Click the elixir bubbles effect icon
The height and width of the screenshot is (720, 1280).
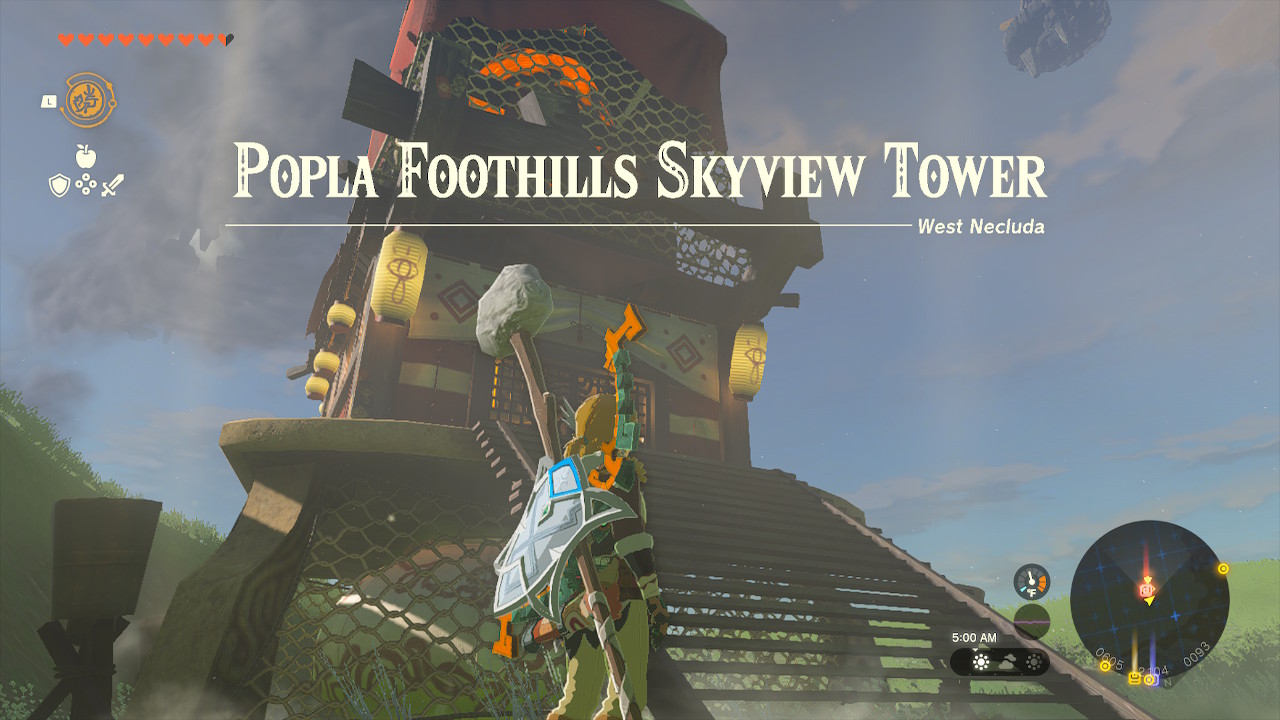pos(85,184)
